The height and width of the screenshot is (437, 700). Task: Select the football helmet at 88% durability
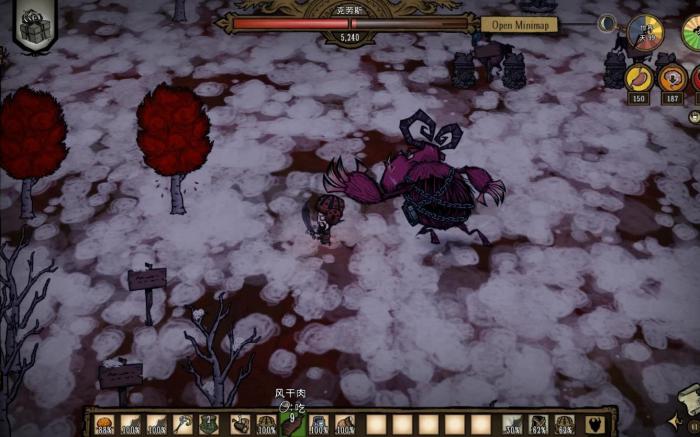[103, 424]
